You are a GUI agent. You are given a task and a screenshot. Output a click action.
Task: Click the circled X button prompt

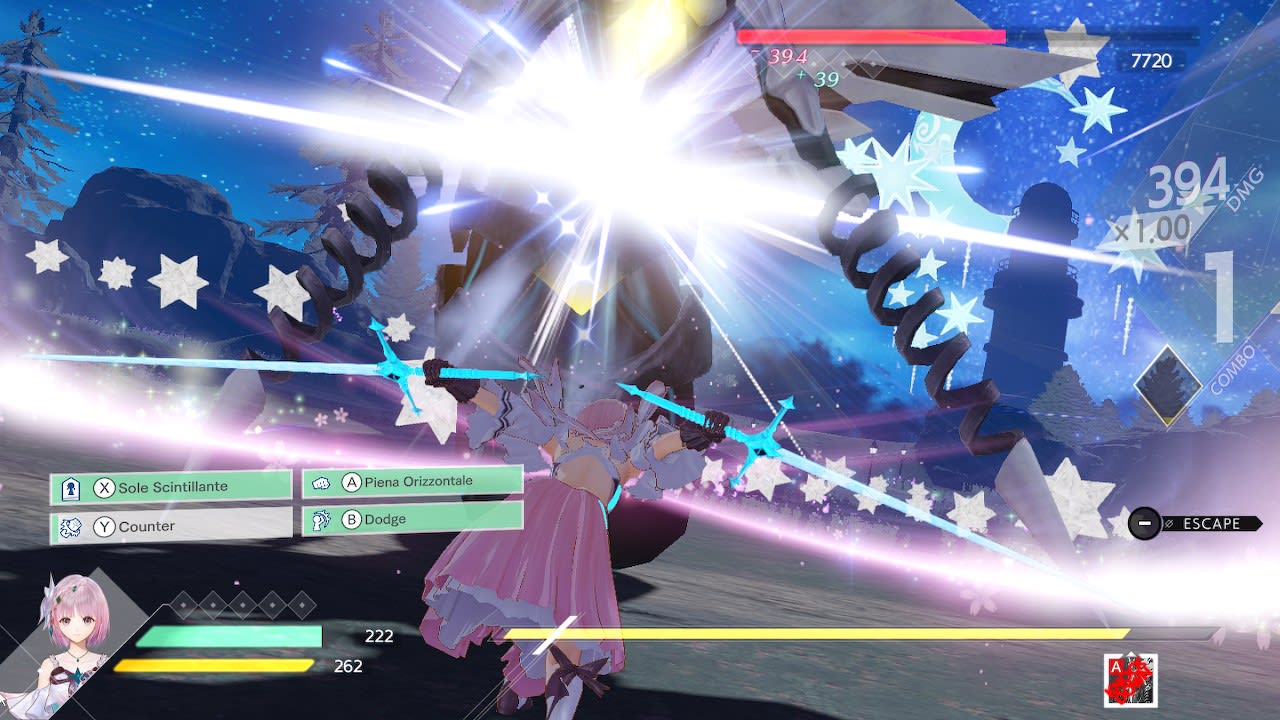pyautogui.click(x=106, y=486)
